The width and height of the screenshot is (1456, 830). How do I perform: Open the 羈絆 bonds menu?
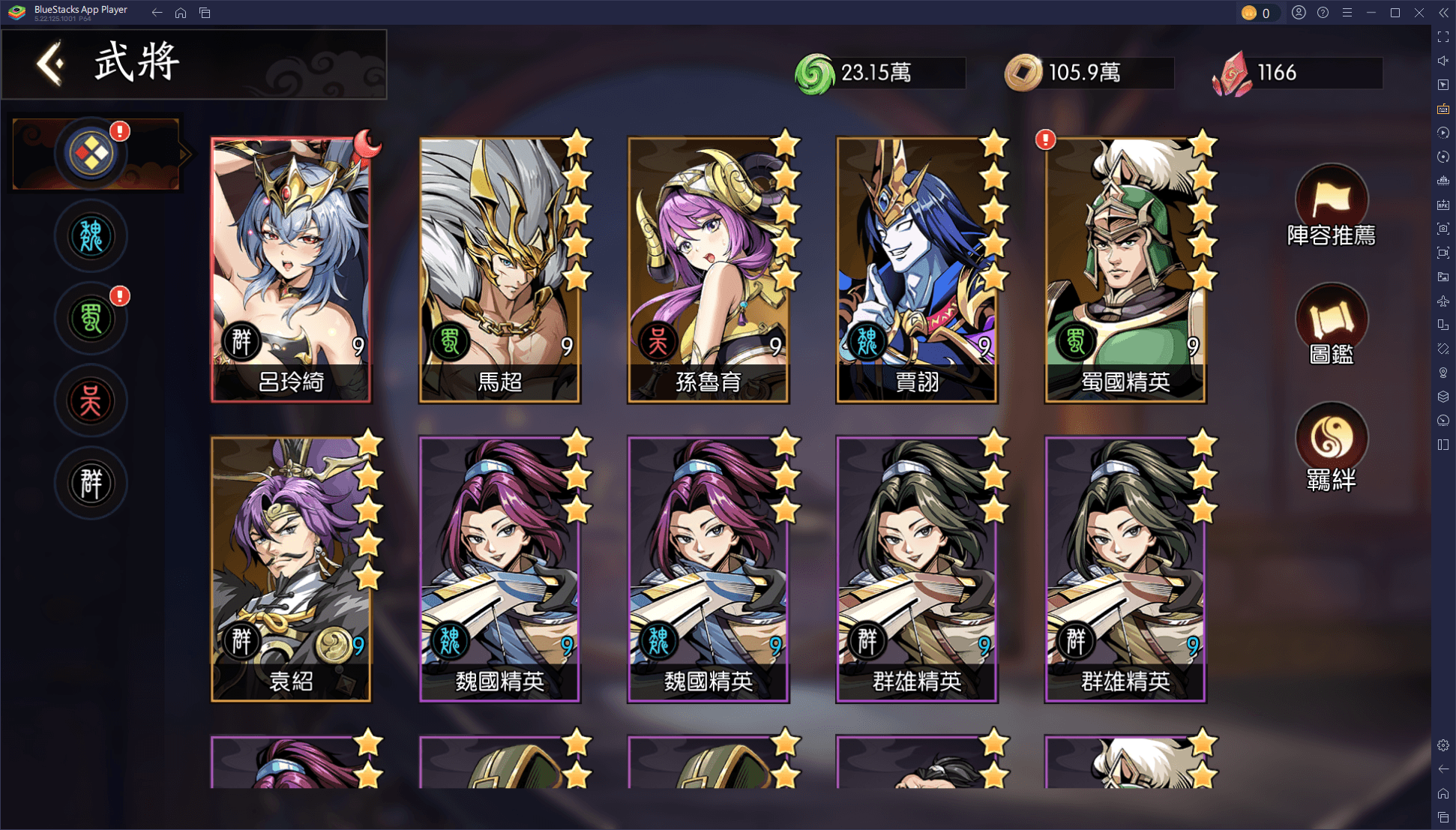click(x=1331, y=447)
